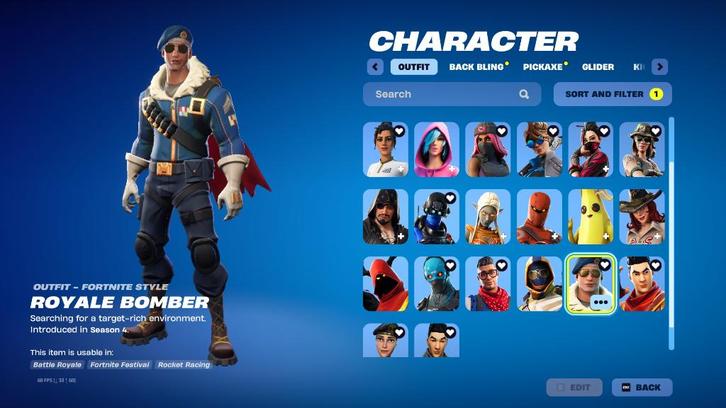Choose the red-haired cowgirl hat outfit
The image size is (726, 408).
[642, 216]
